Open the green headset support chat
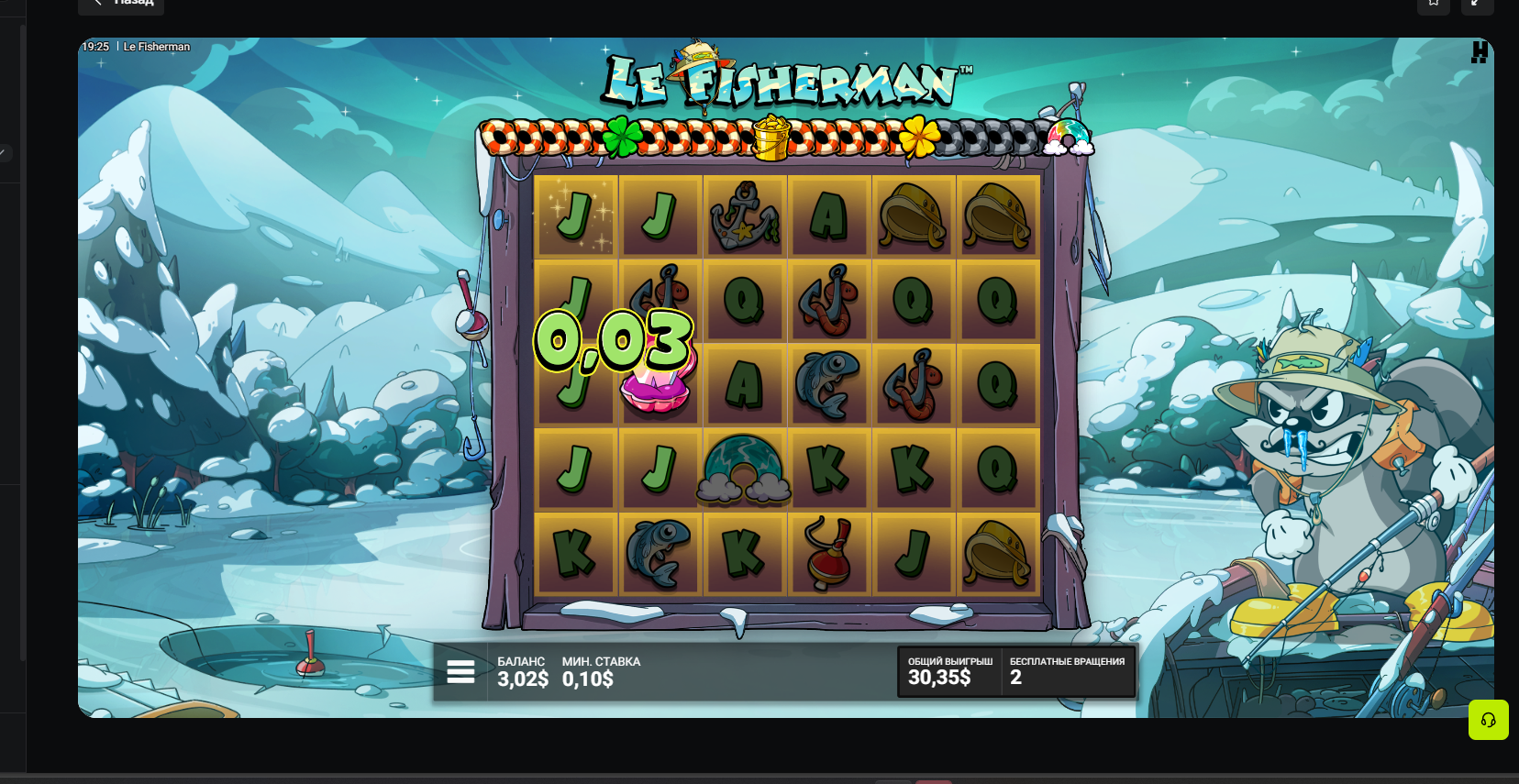The width and height of the screenshot is (1519, 784). click(1488, 720)
